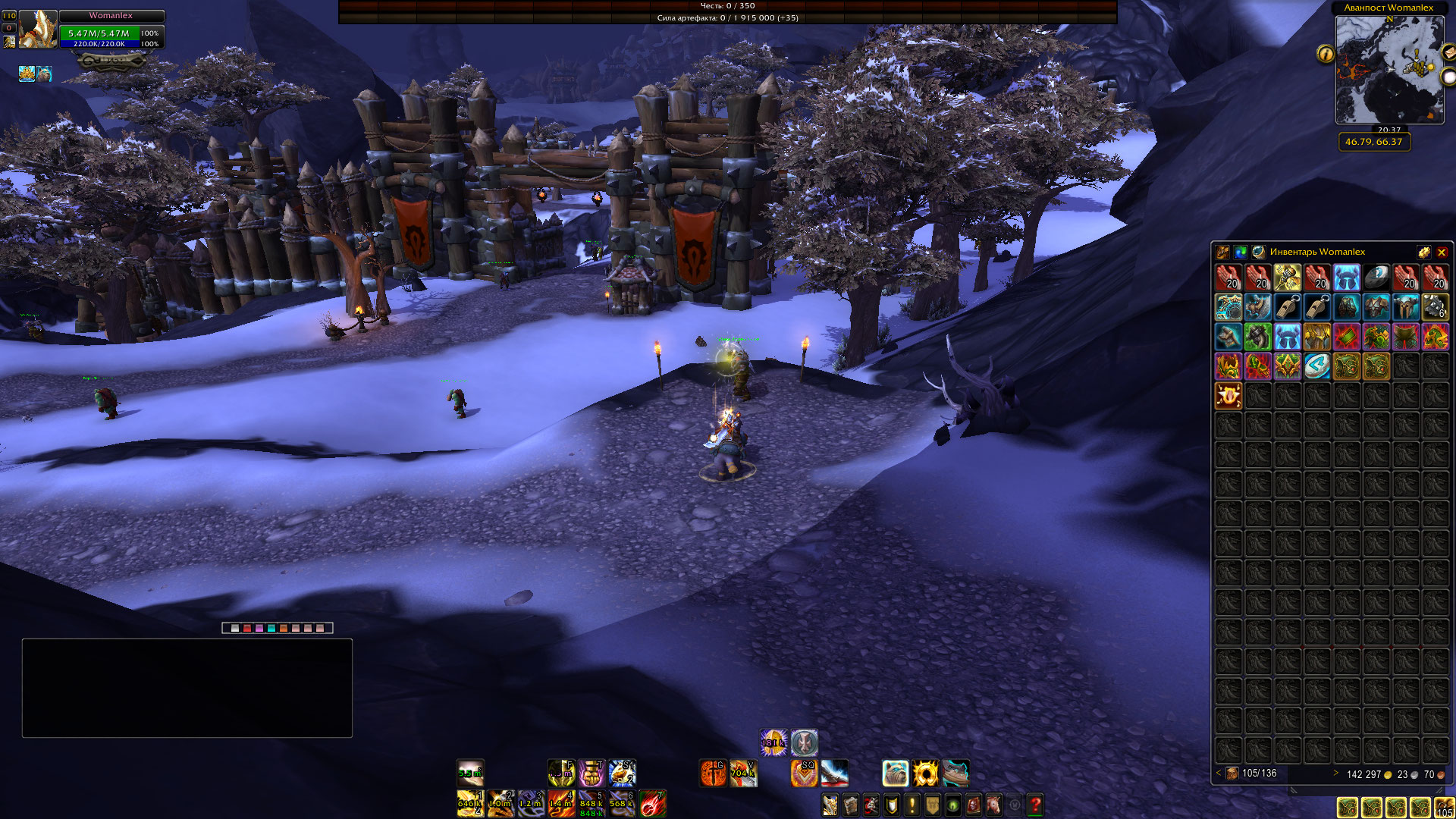Click the Womanlex player portrait
The height and width of the screenshot is (819, 1456).
(37, 30)
